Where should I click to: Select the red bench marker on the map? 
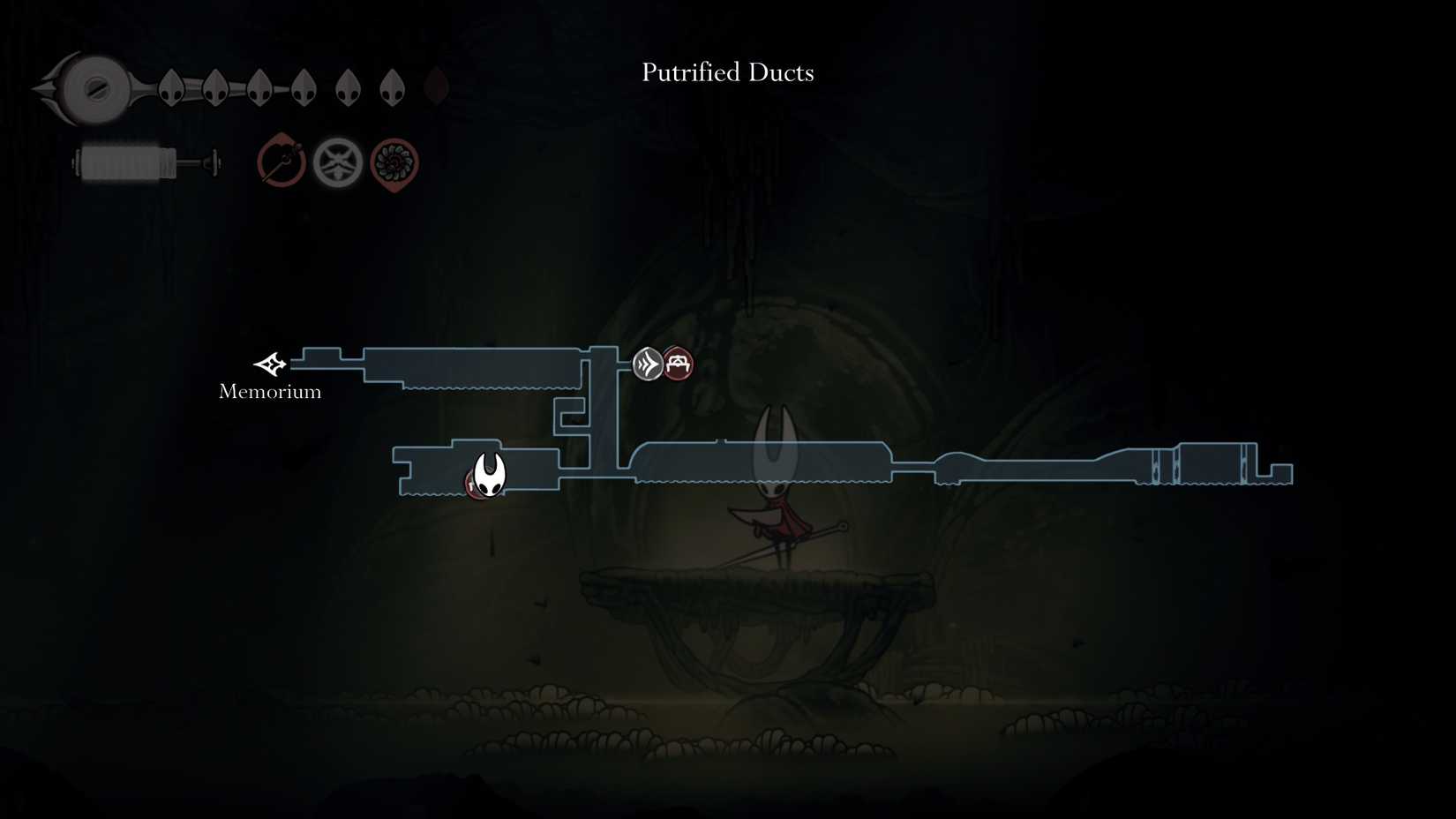click(679, 364)
